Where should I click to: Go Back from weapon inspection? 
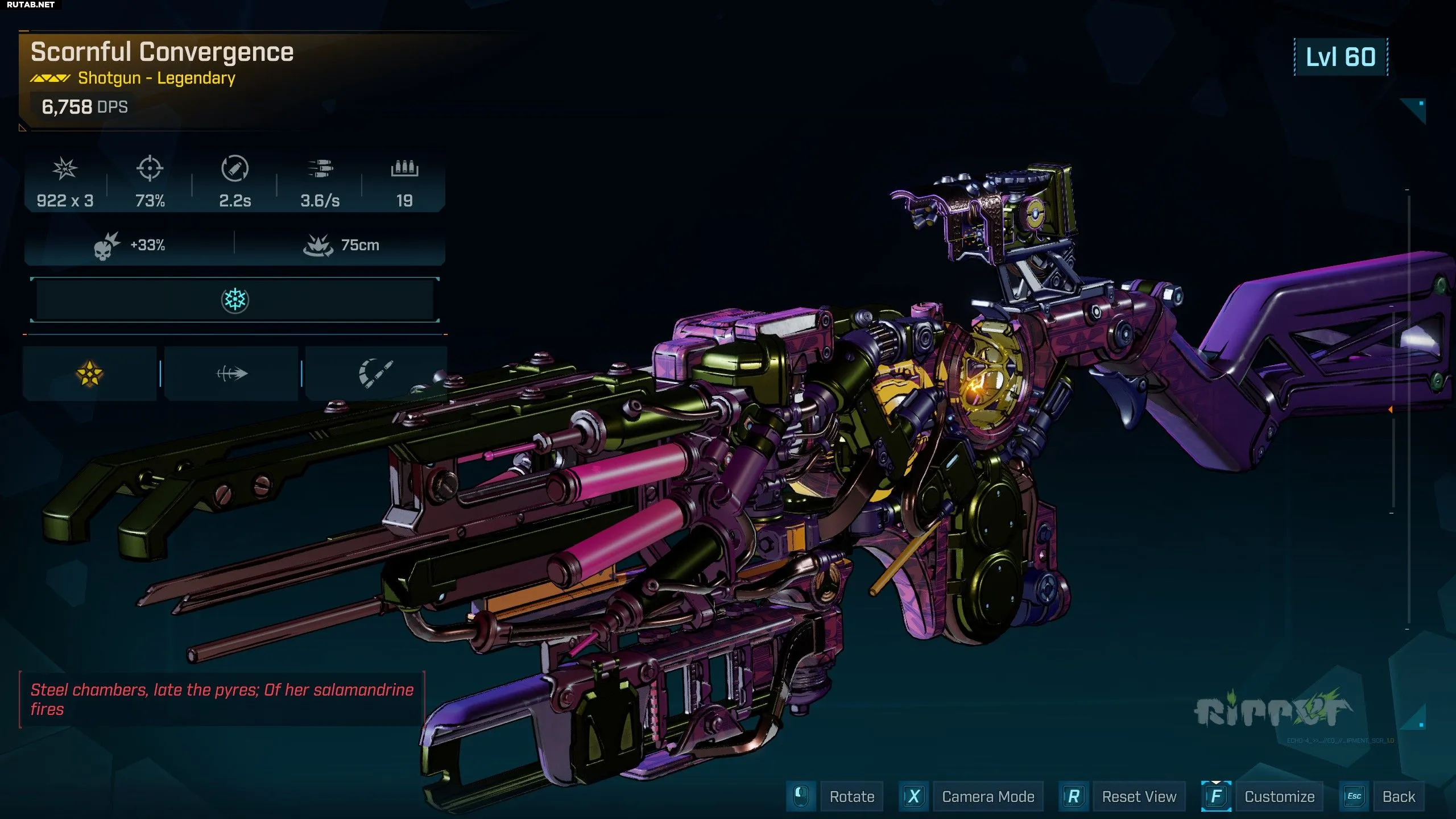[x=1399, y=796]
